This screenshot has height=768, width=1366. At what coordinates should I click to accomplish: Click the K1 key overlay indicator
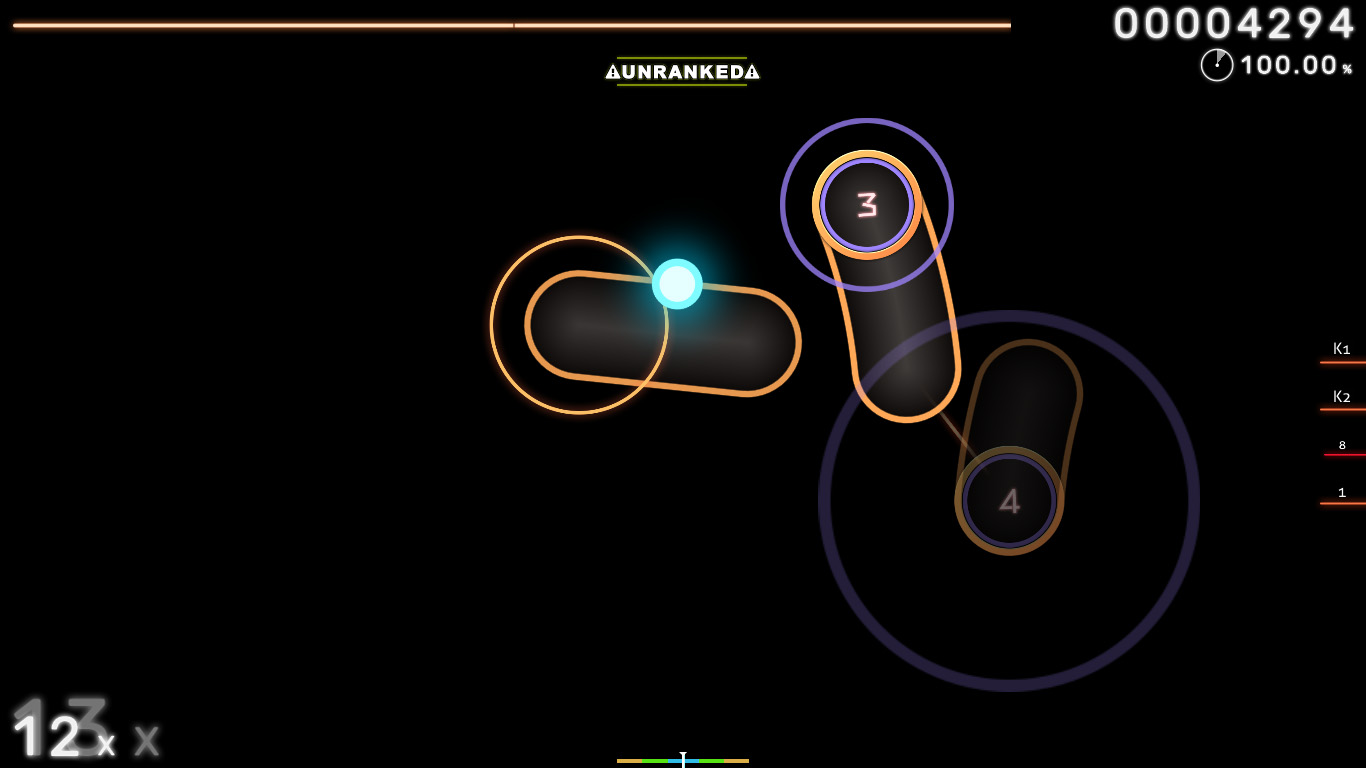click(x=1341, y=348)
